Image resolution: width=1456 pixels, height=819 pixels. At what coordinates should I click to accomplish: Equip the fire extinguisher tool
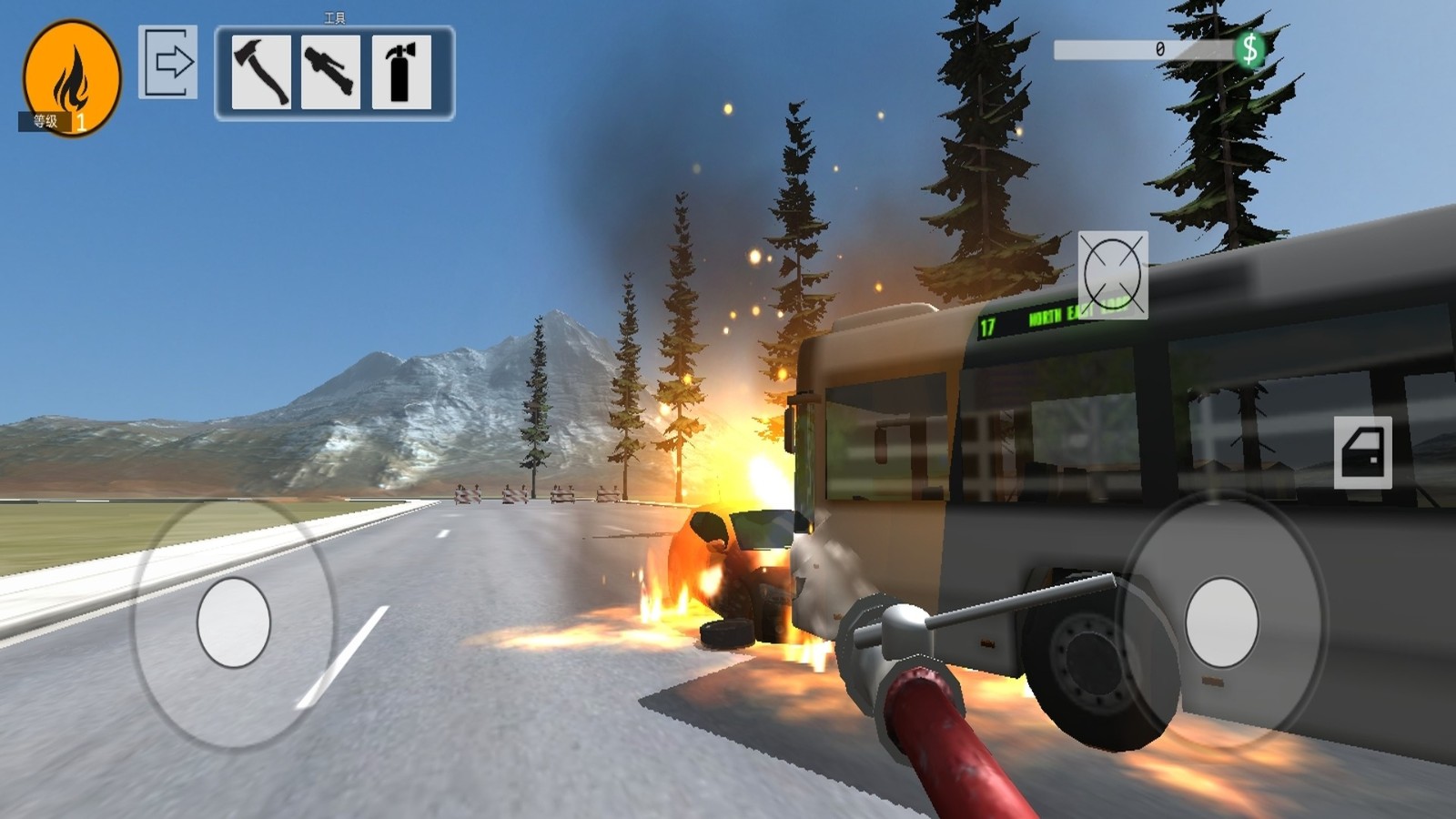click(400, 72)
